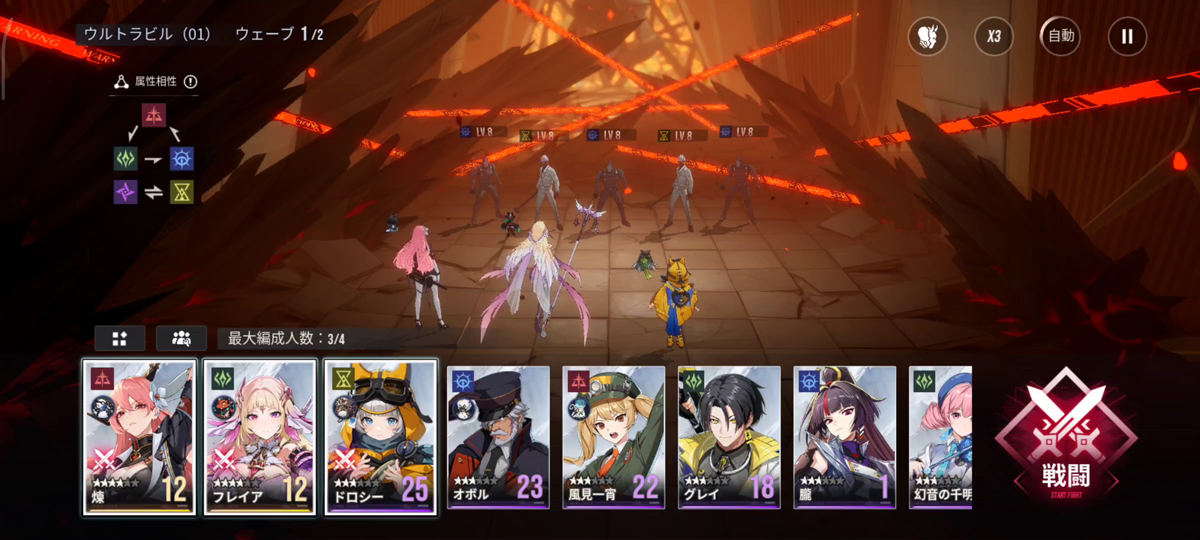The height and width of the screenshot is (540, 1200).
Task: Choose the 朧 character card
Action: (x=845, y=438)
